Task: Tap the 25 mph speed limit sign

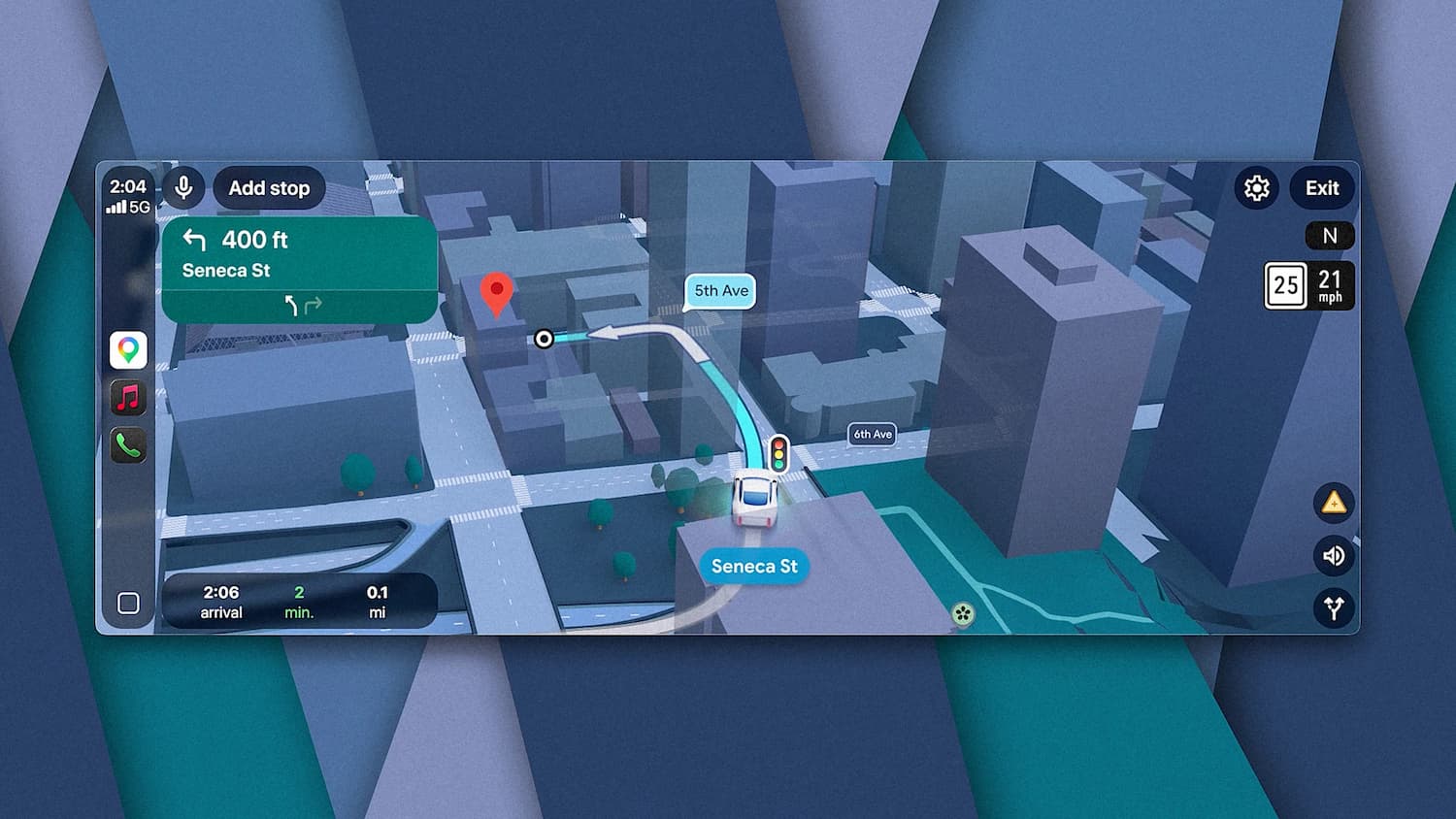Action: click(1286, 285)
